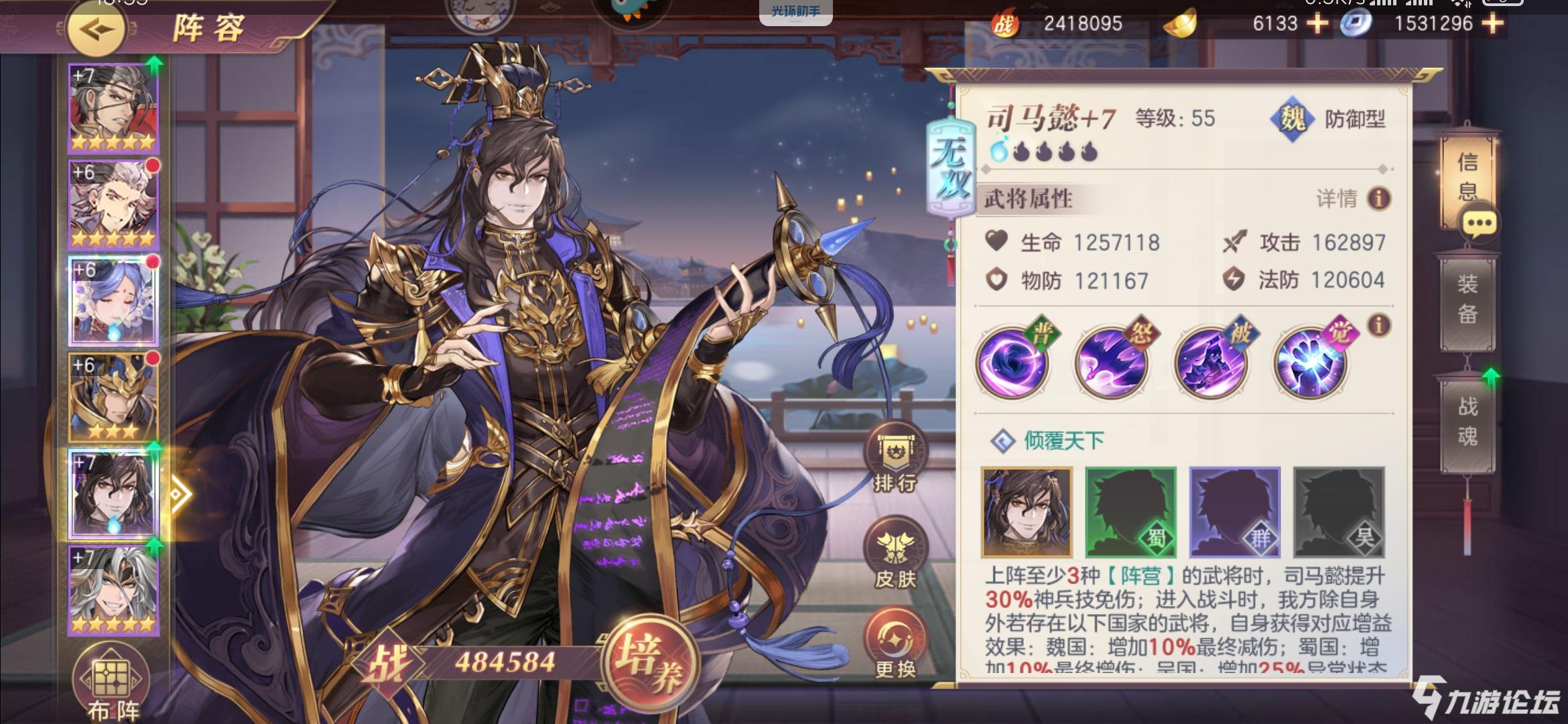Select the gold-helmeted three-star hero portrait
Screen dimensions: 1568x724
(x=113, y=398)
